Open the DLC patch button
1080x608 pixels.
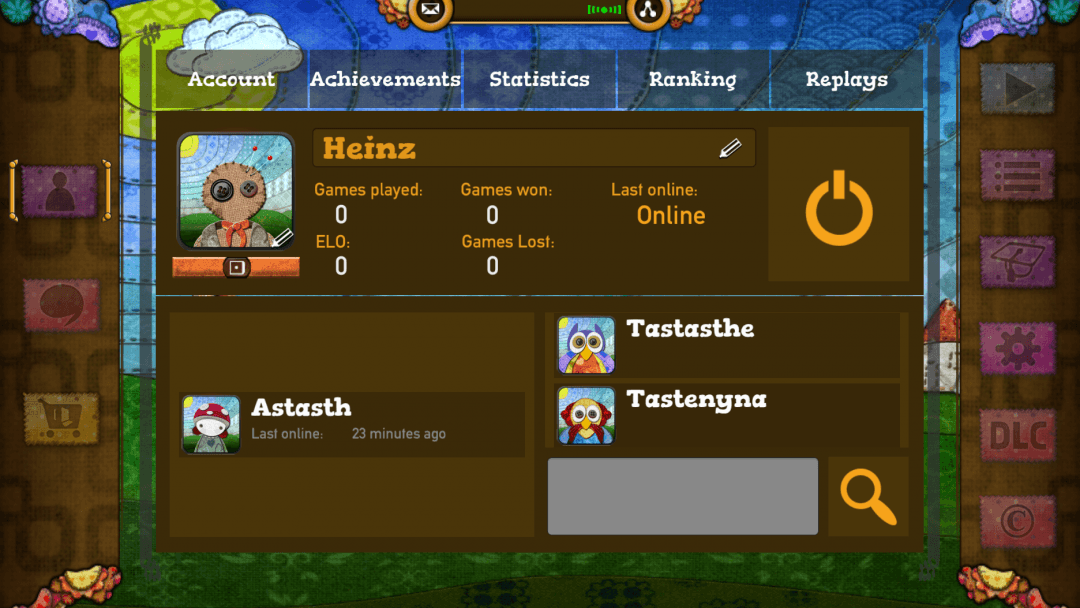point(1017,436)
